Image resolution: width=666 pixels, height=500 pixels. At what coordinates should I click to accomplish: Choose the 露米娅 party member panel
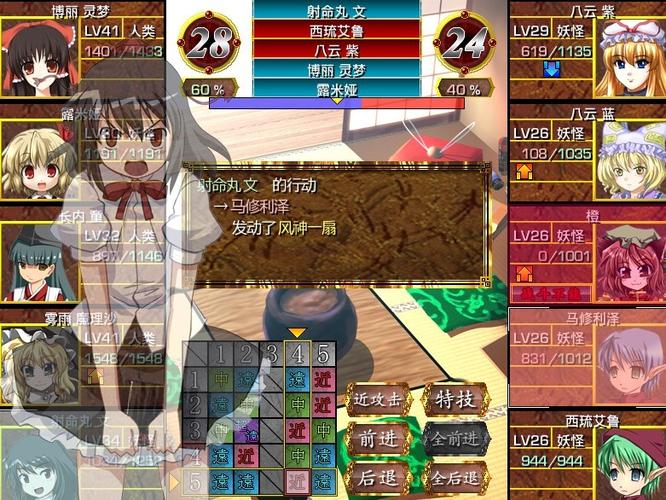point(80,150)
